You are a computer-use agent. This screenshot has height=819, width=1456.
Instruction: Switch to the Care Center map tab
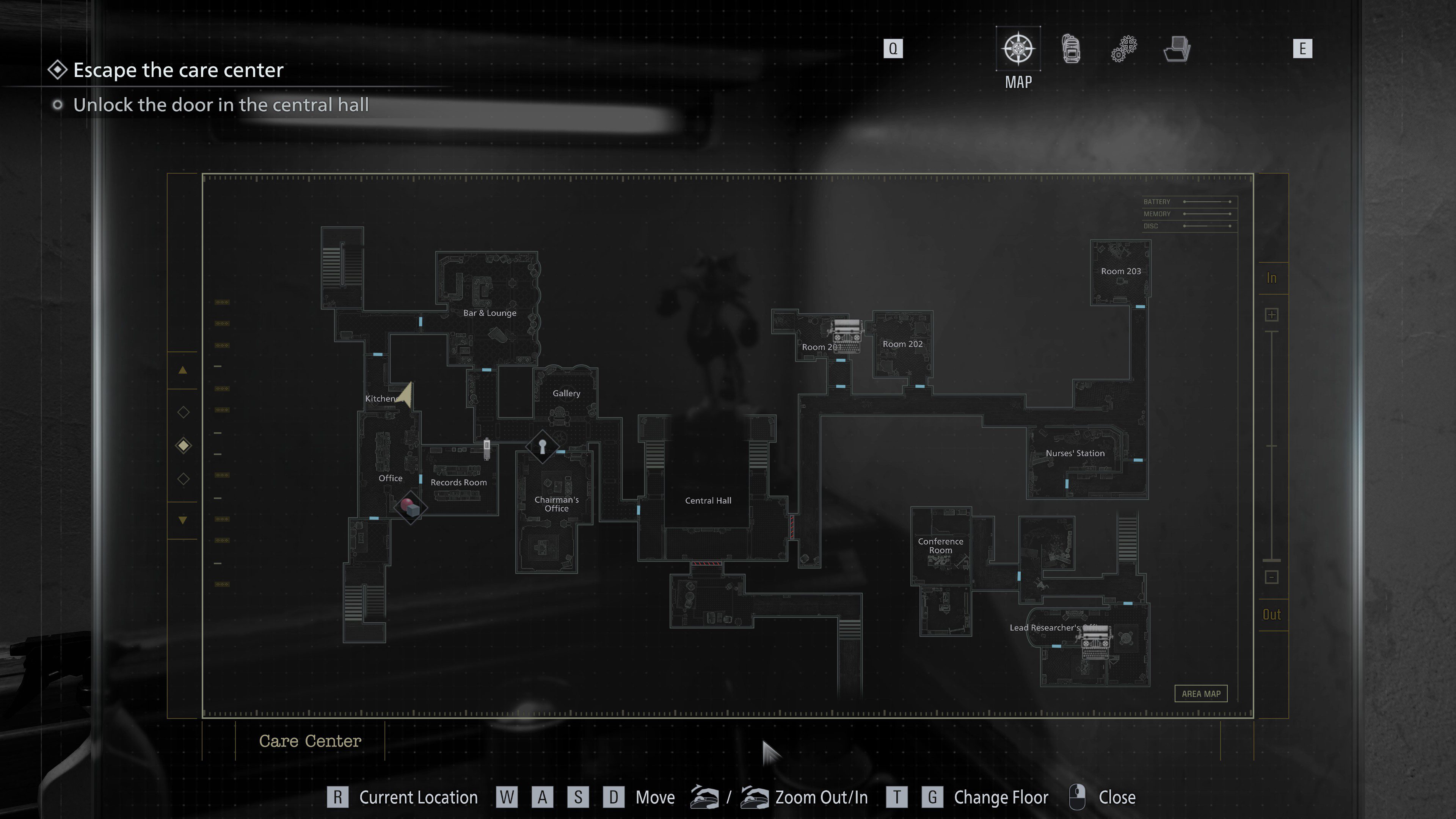(310, 741)
